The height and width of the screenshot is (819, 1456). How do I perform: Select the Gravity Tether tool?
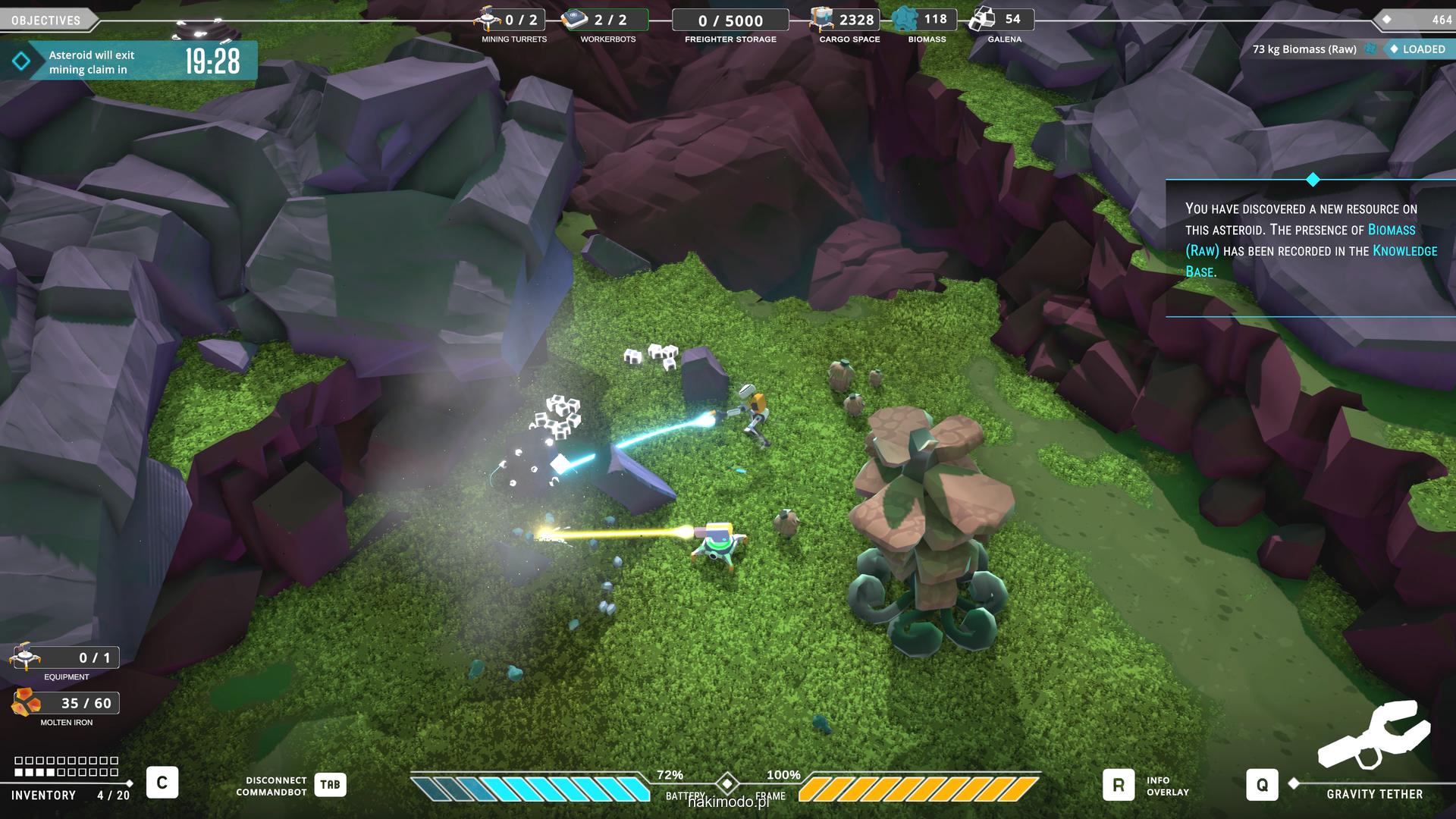pos(1262,786)
